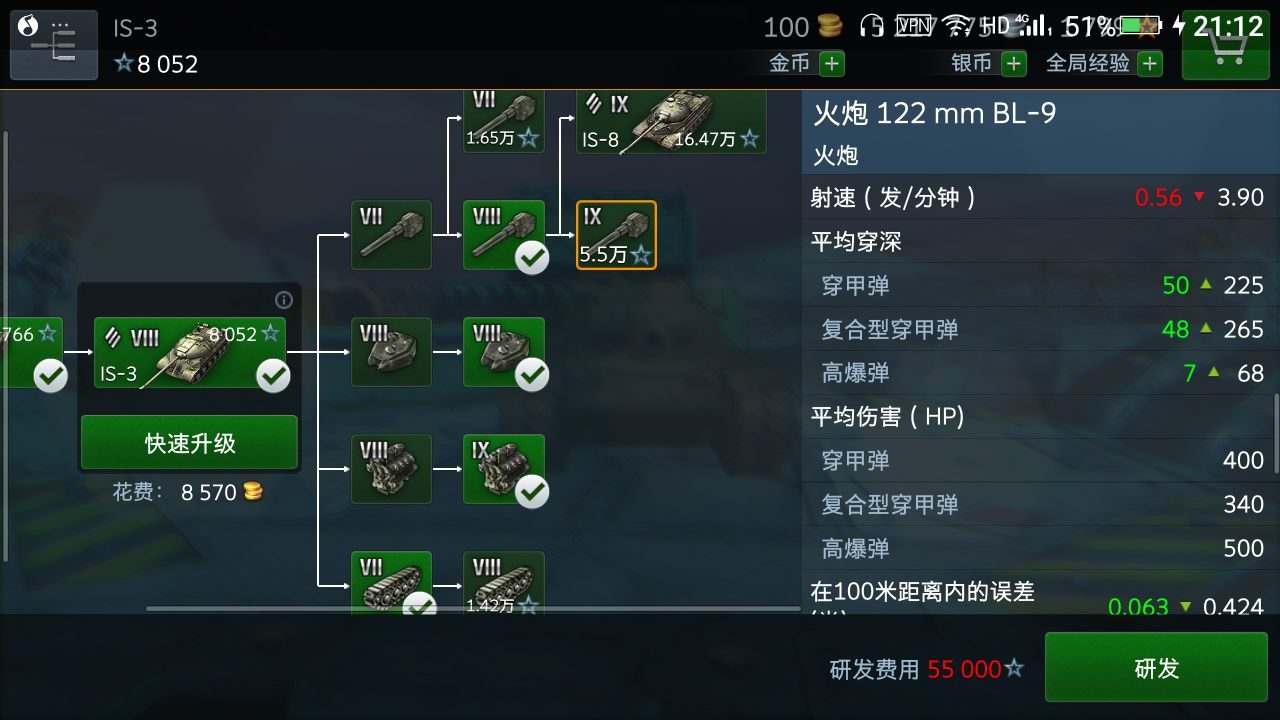
Task: Add silver via the 银币 plus button
Action: (1014, 63)
